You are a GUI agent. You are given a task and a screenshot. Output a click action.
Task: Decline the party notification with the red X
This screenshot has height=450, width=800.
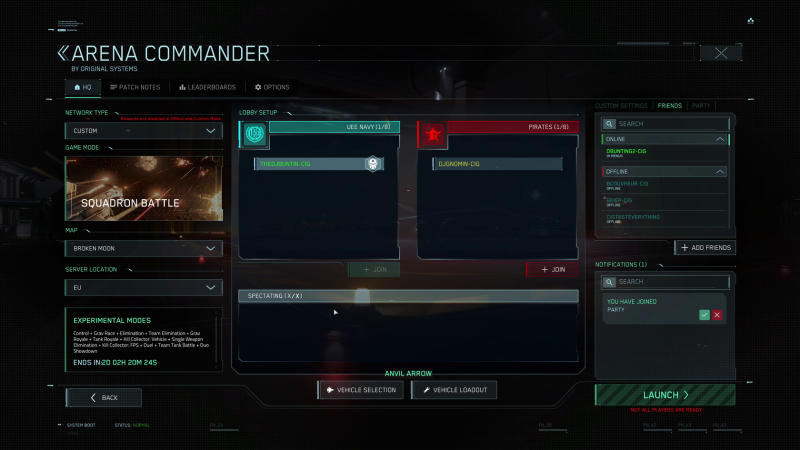pos(717,314)
